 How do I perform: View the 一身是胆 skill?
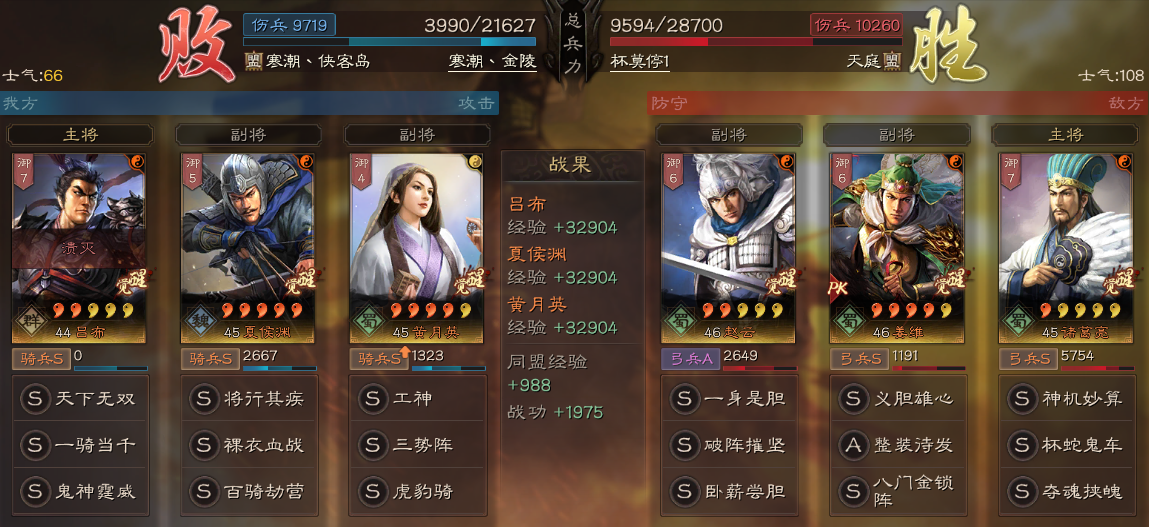pos(729,399)
